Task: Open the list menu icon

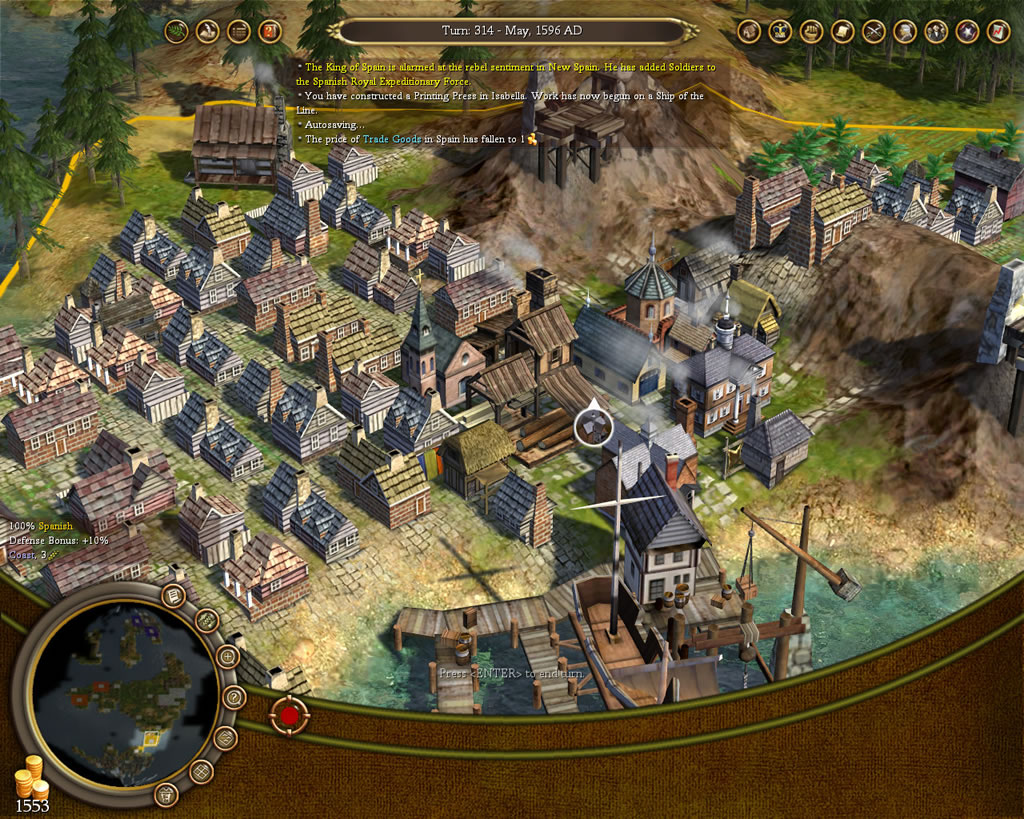Action: 239,31
